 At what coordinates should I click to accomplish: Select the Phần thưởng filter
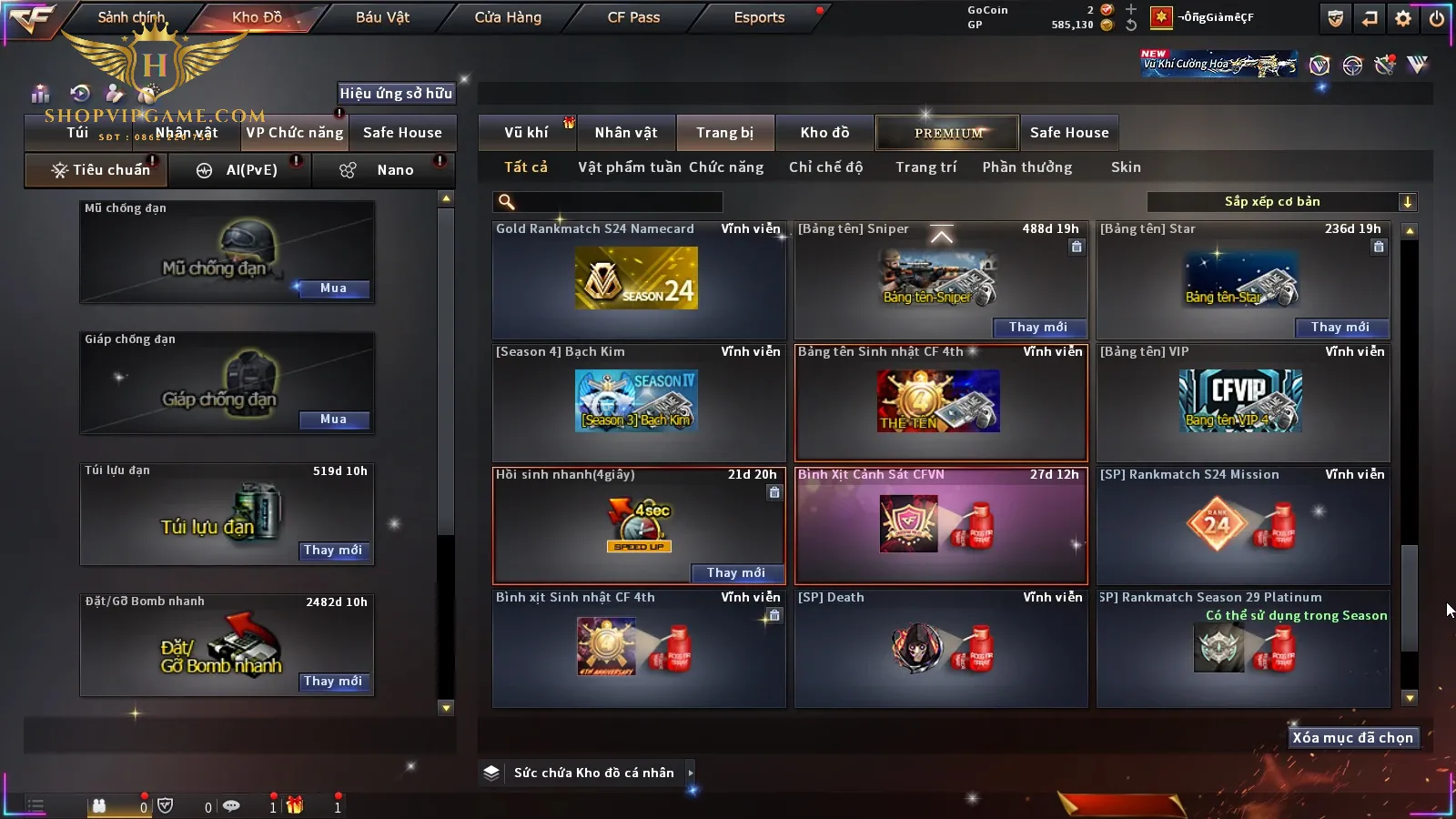pos(1027,167)
